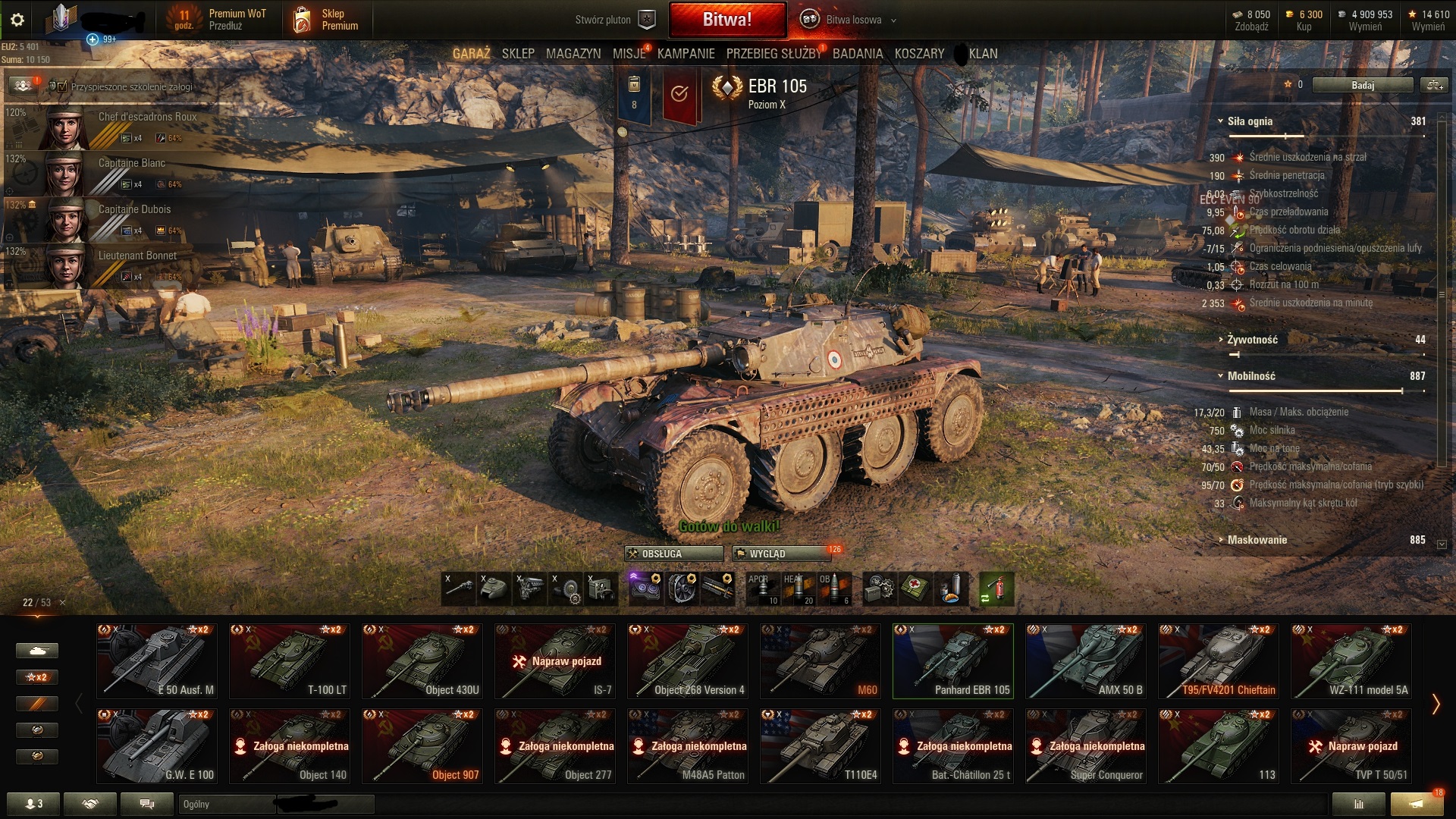Screen dimensions: 1456x819
Task: Pick the T110E4 tank from carousel
Action: point(820,745)
